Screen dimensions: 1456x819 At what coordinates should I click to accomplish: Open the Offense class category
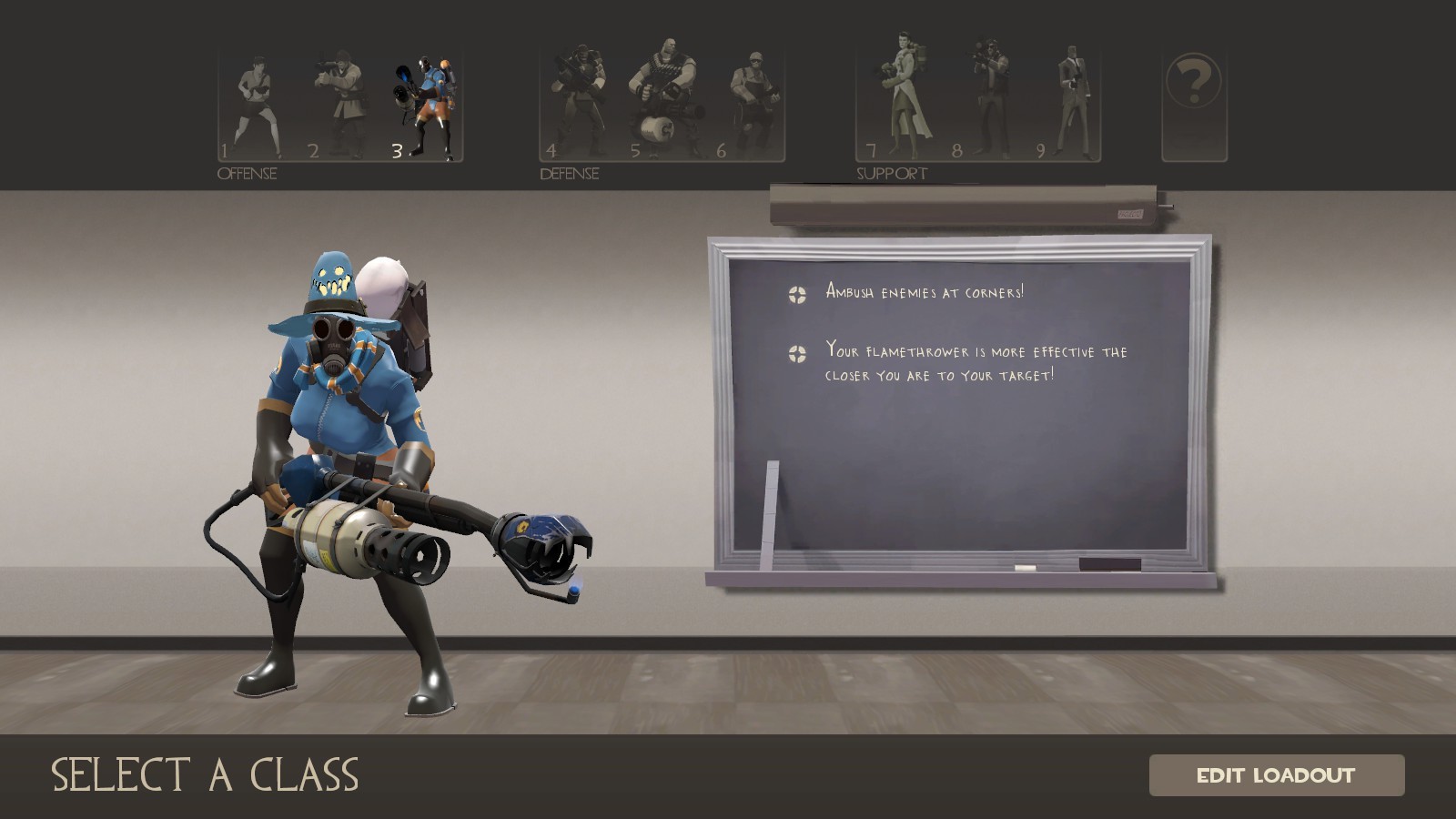click(246, 174)
